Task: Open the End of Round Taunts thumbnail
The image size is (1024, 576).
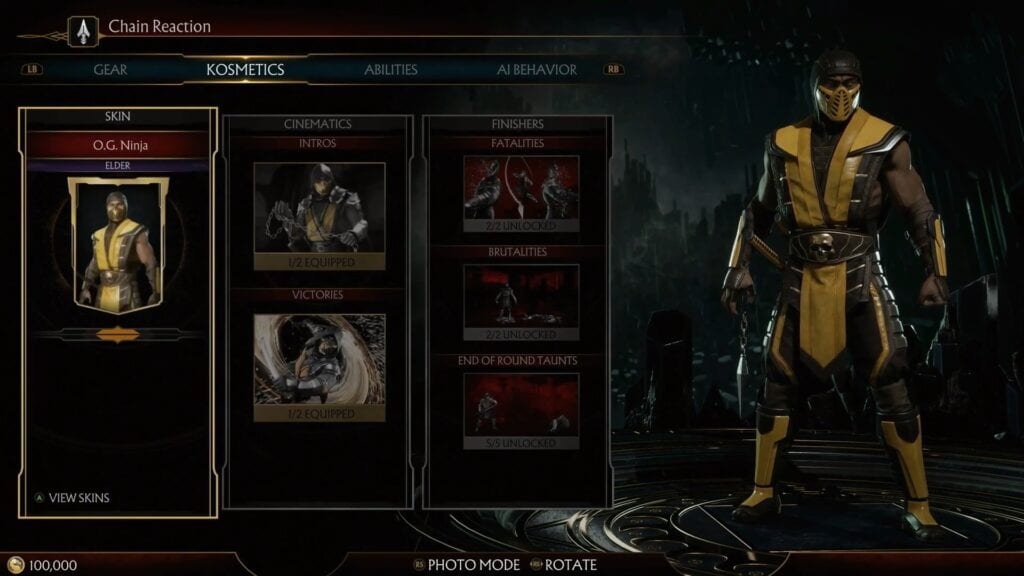Action: tap(521, 404)
